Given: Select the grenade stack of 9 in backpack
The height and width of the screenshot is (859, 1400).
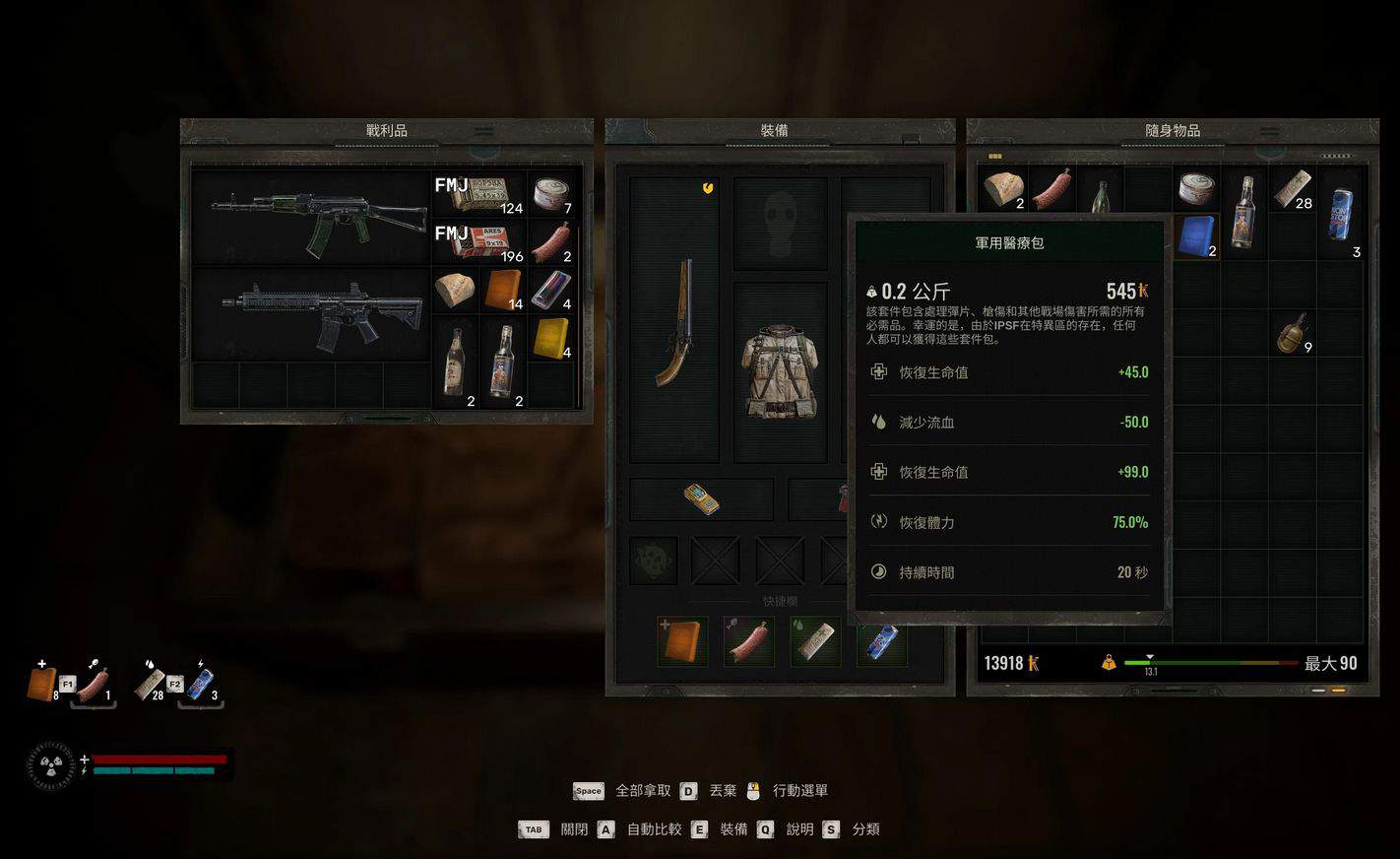Looking at the screenshot, I should [1292, 333].
